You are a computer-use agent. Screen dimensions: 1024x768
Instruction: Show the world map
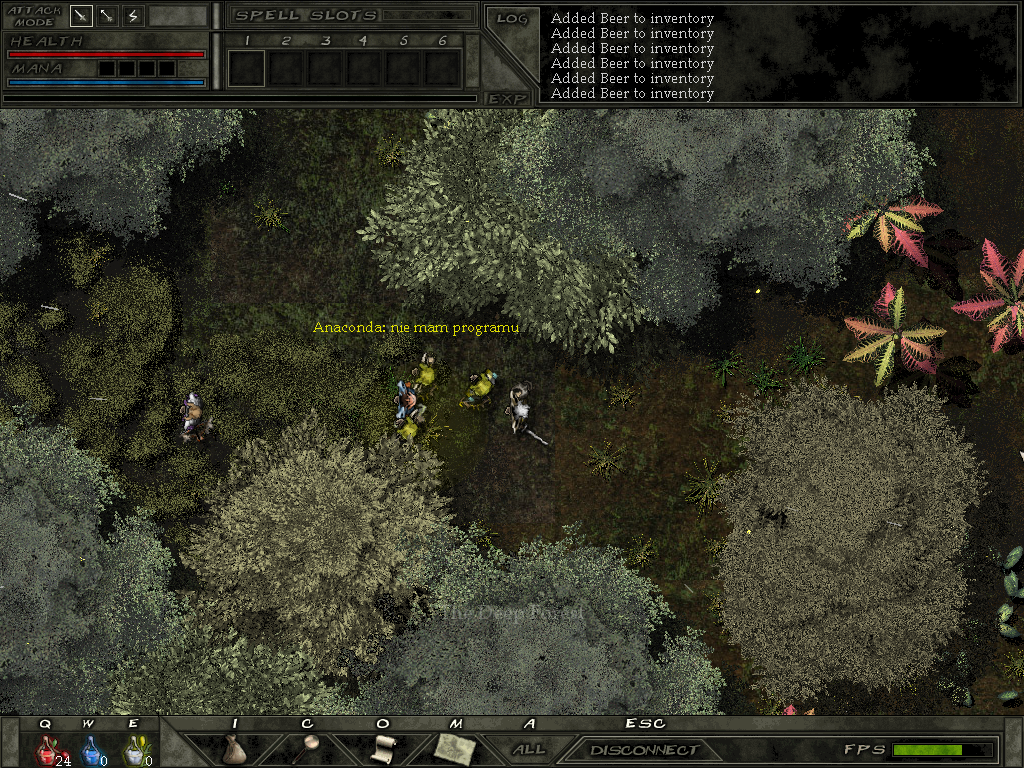455,749
